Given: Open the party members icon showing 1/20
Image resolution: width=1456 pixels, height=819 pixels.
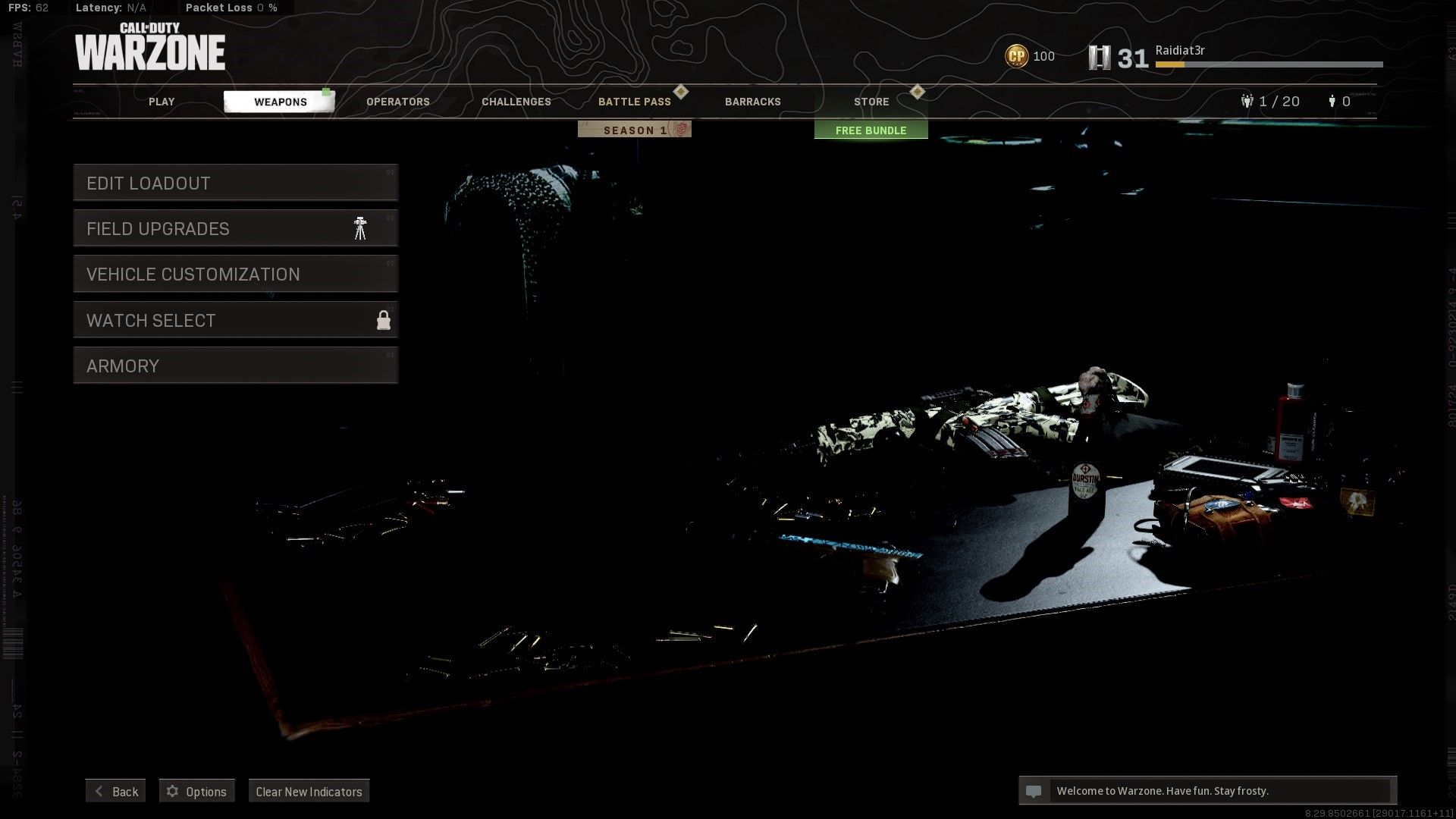Looking at the screenshot, I should pos(1246,101).
